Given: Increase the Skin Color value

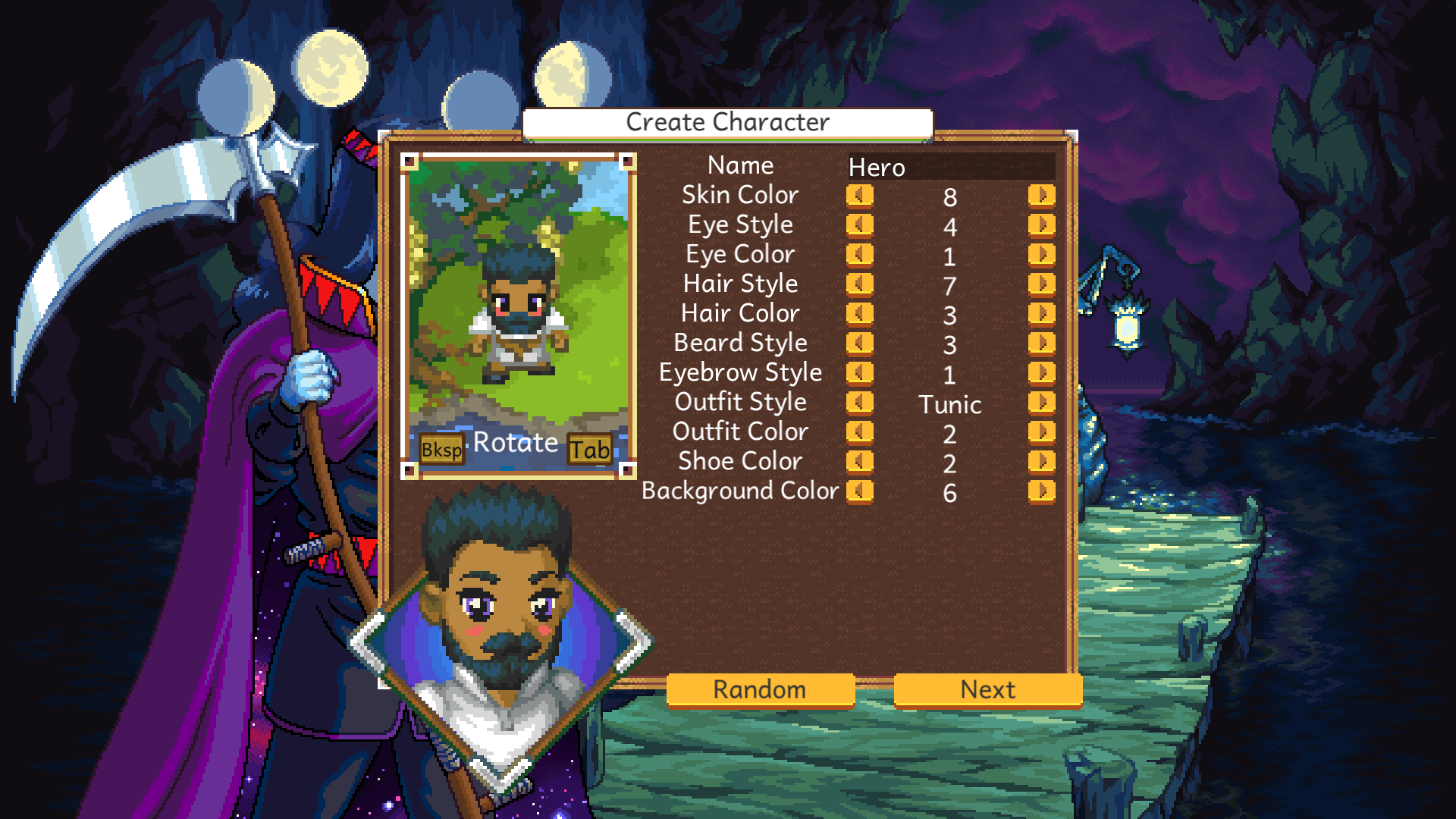Looking at the screenshot, I should pyautogui.click(x=1041, y=196).
